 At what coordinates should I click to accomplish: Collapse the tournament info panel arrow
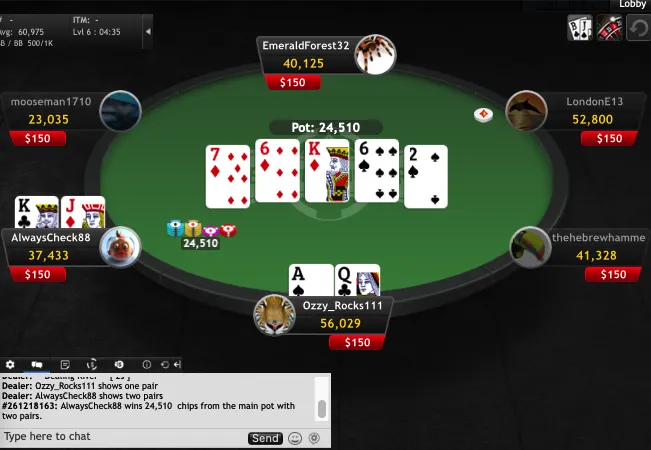[x=149, y=32]
